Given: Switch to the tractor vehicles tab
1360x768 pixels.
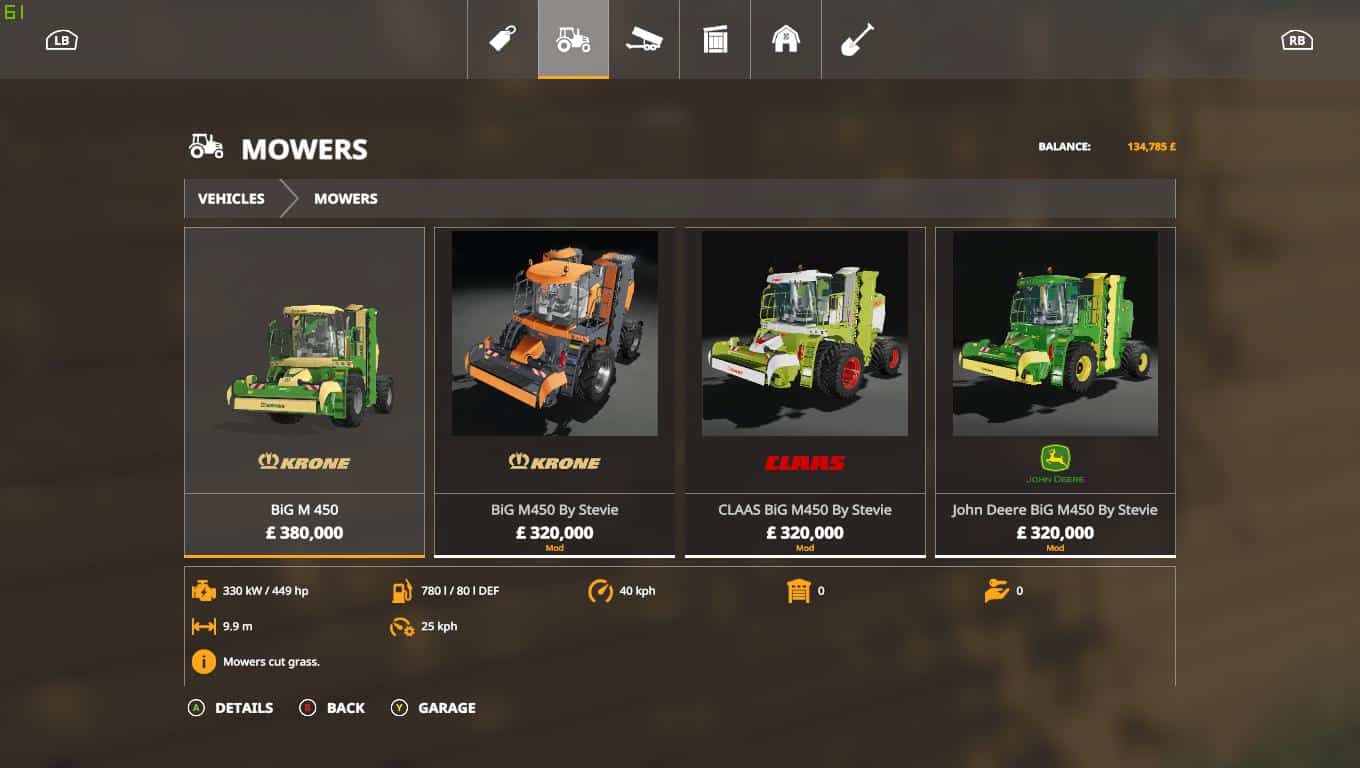Looking at the screenshot, I should coord(573,39).
